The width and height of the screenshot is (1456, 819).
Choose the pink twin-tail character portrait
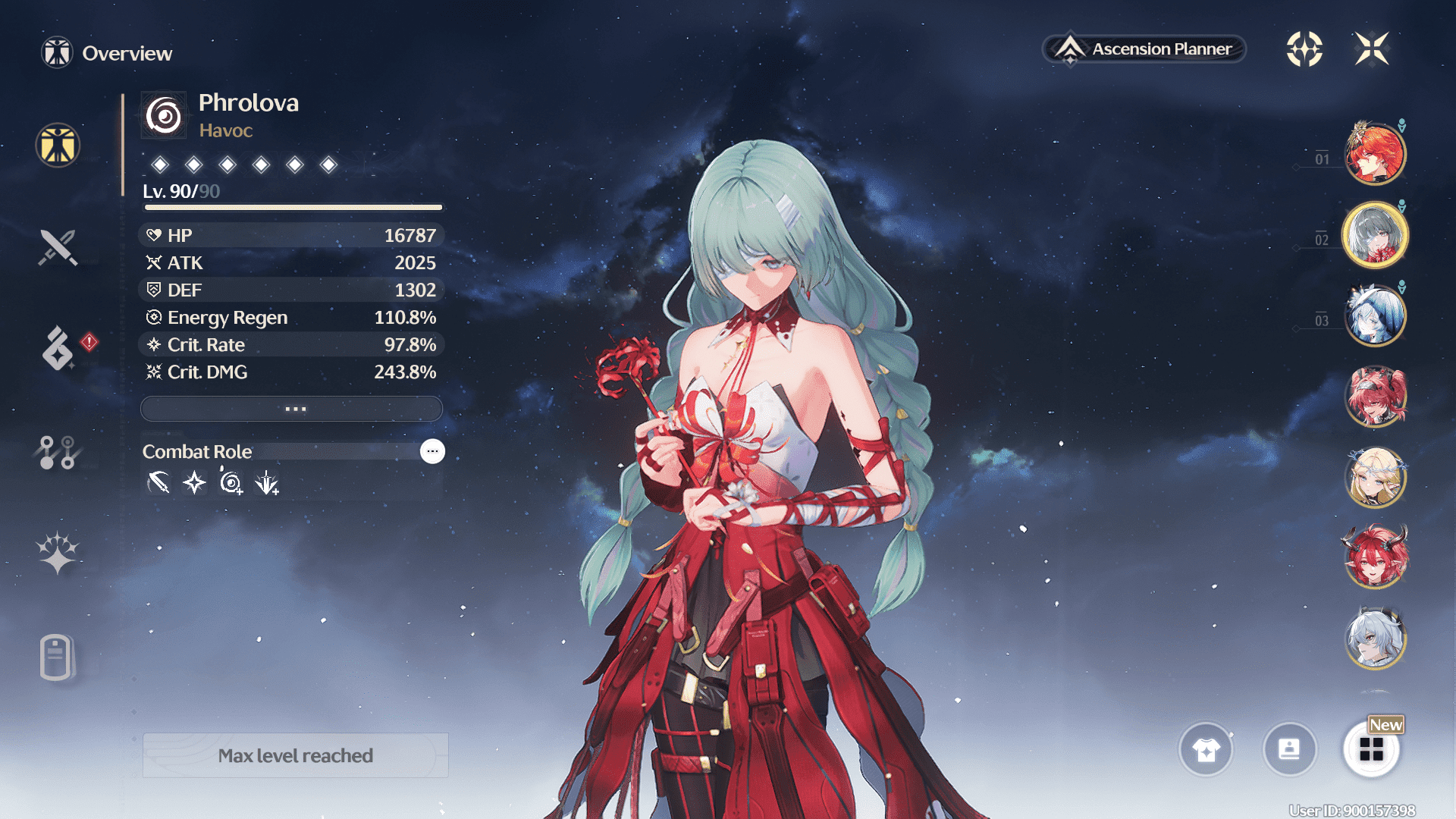[1374, 397]
